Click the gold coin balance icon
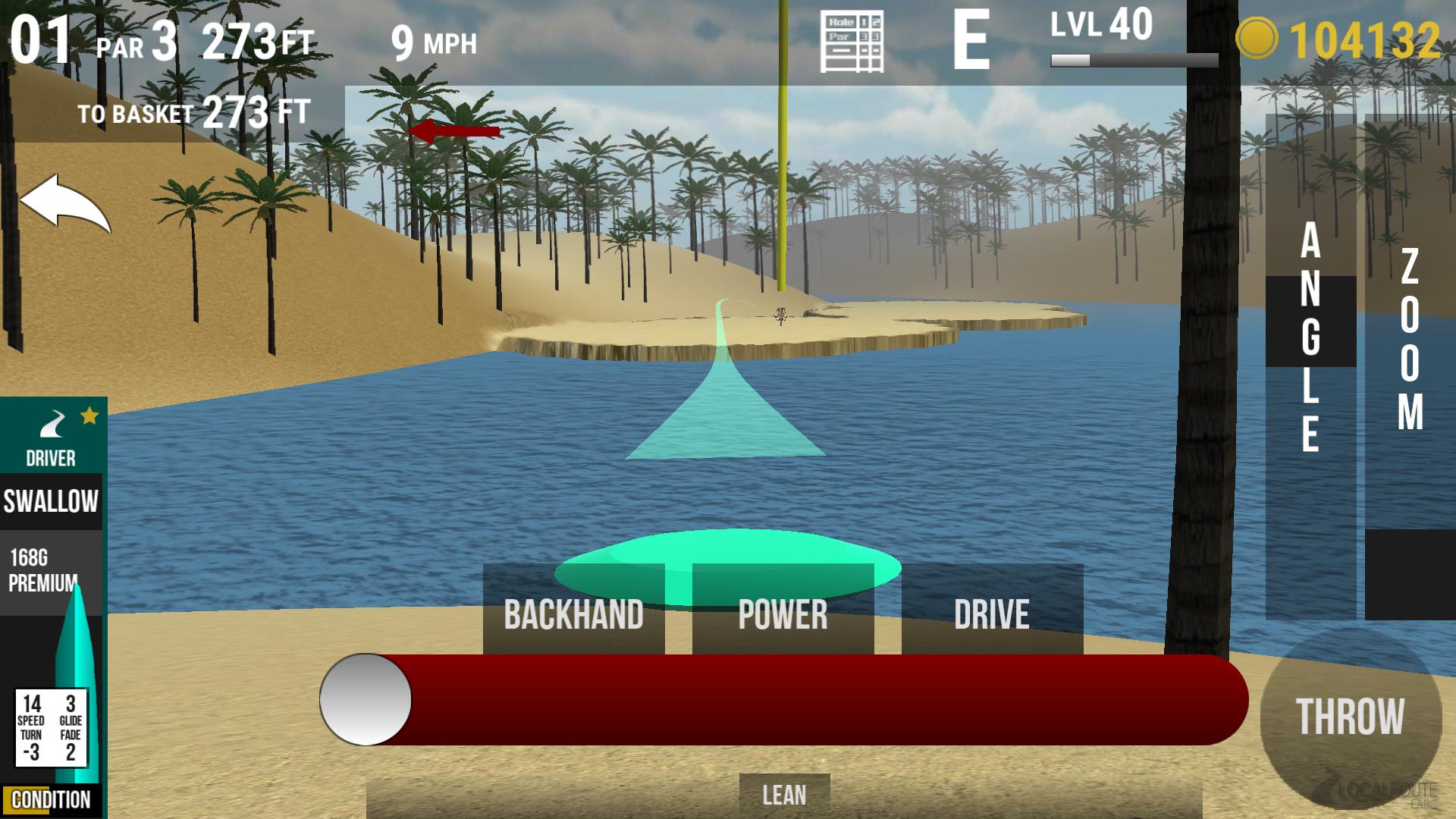The height and width of the screenshot is (819, 1456). point(1256,39)
